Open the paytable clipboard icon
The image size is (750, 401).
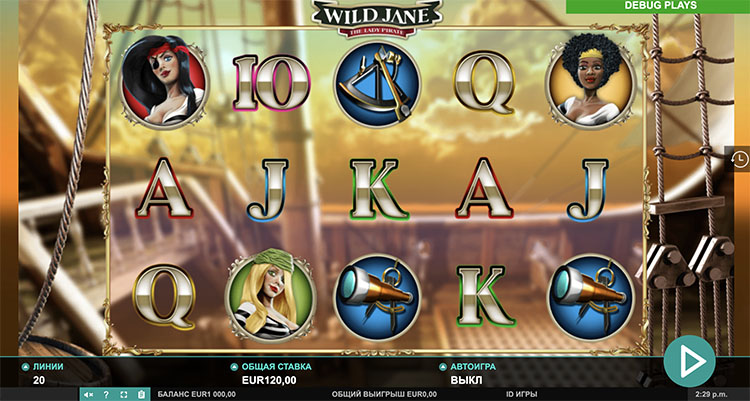click(141, 394)
